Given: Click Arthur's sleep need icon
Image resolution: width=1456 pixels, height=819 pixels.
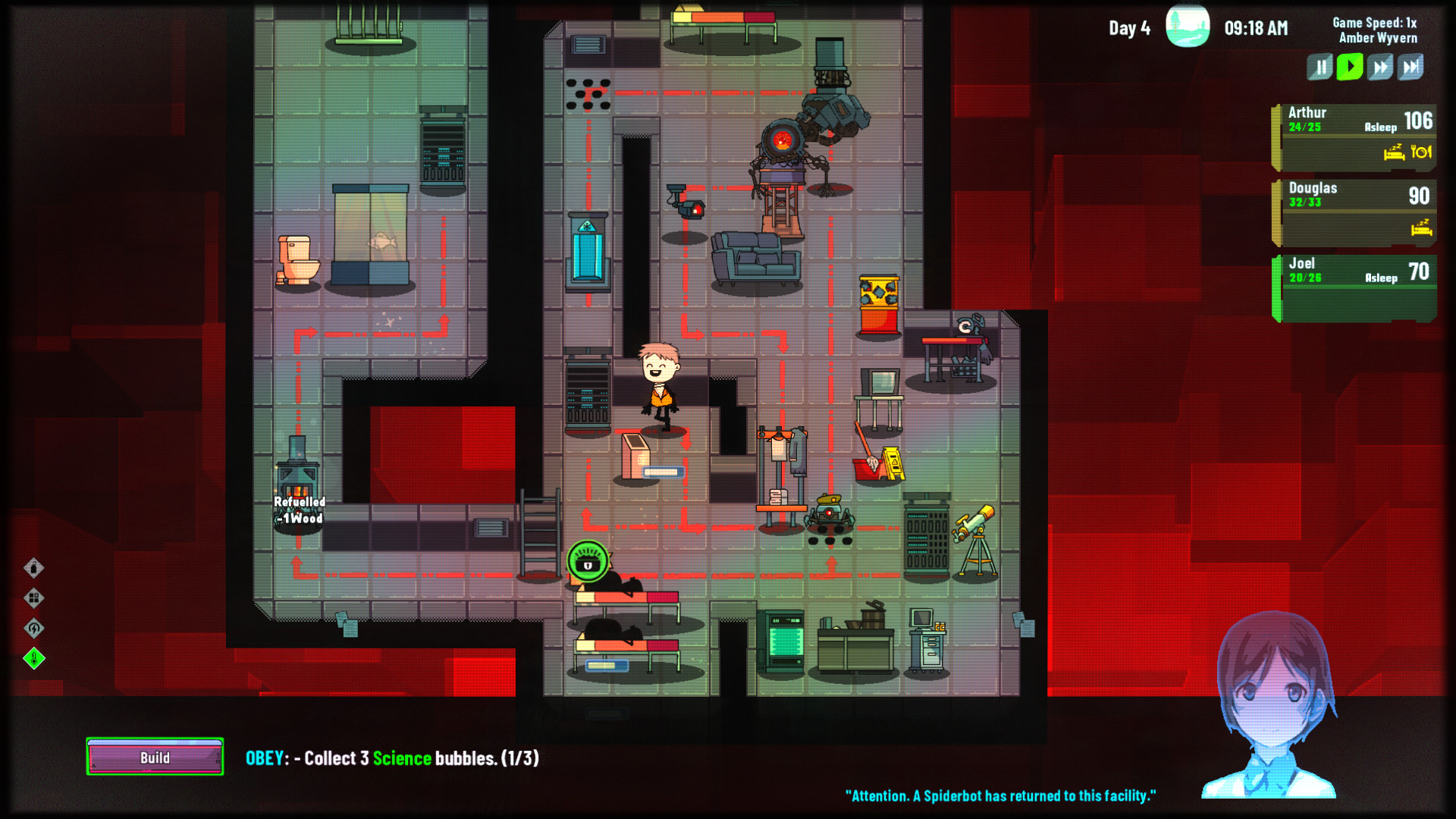Looking at the screenshot, I should click(1394, 152).
